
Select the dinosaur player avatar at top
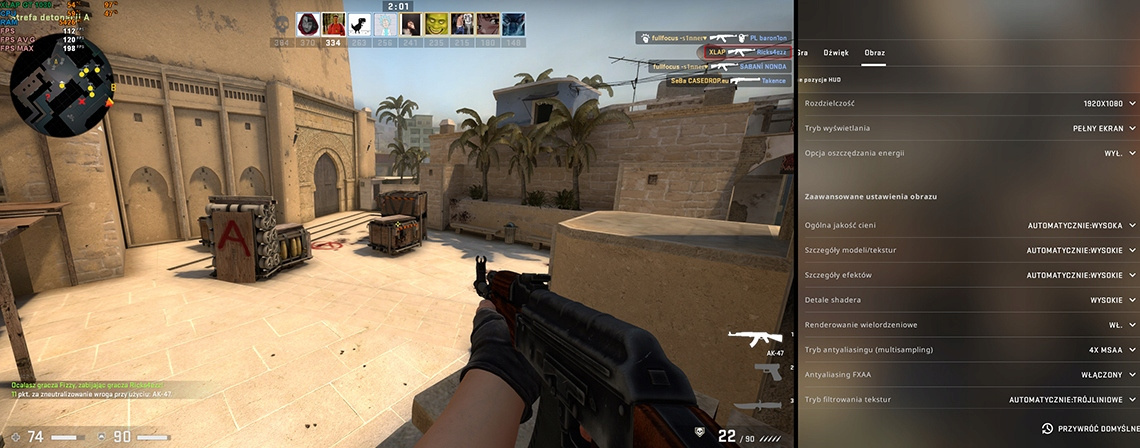pyautogui.click(x=358, y=24)
